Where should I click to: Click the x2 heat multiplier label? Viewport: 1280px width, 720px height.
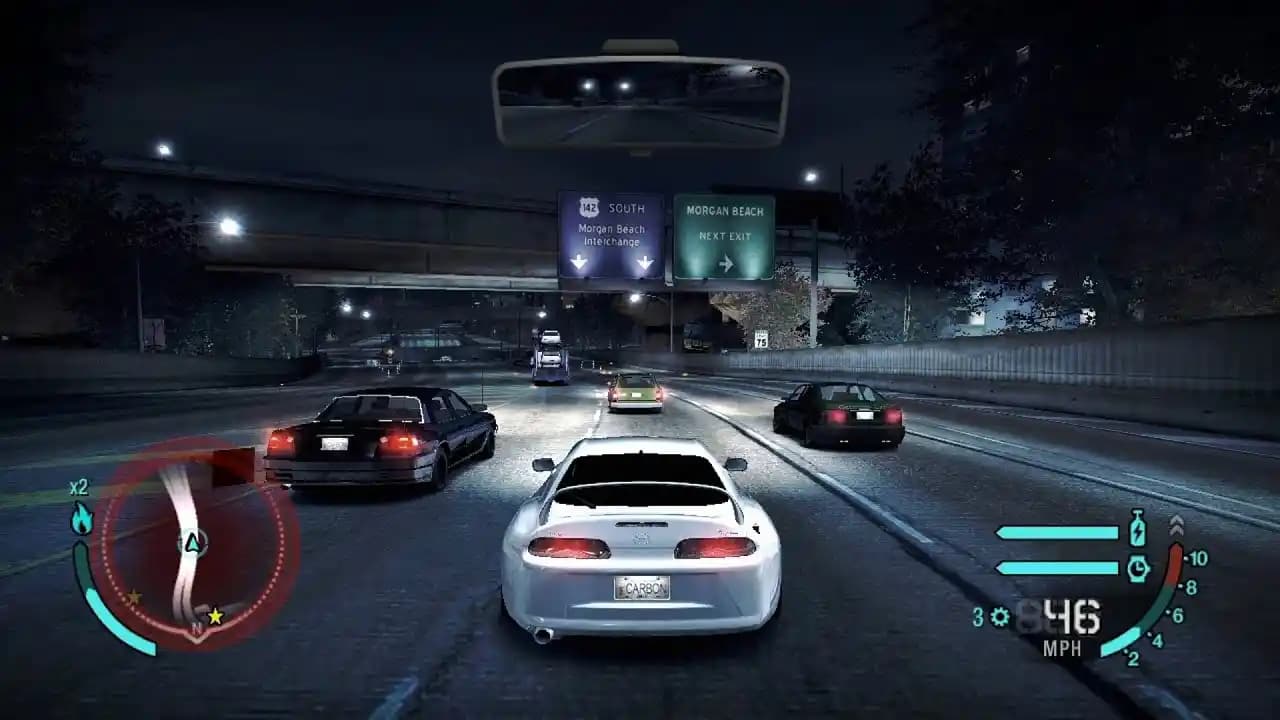[x=77, y=488]
